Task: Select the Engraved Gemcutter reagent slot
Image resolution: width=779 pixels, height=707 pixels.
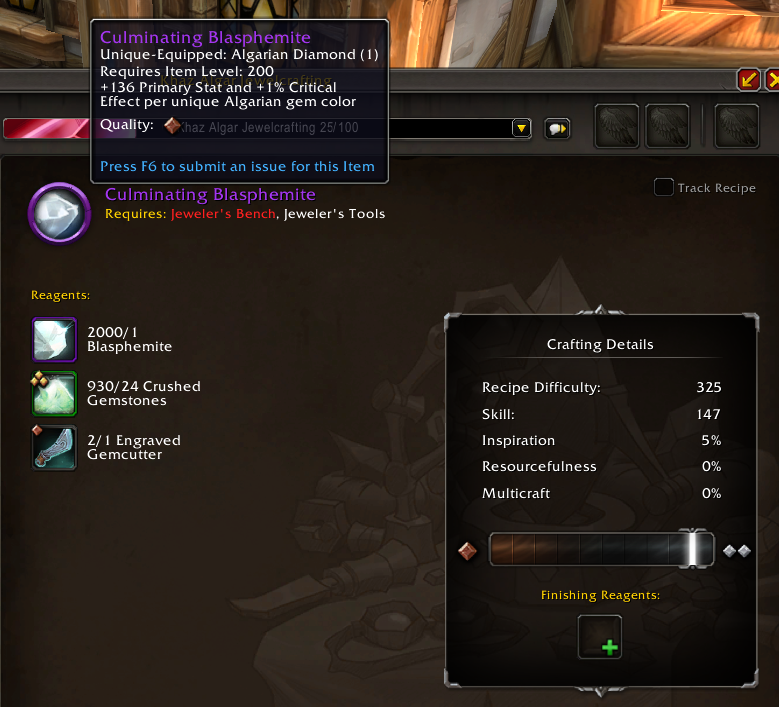Action: coord(54,447)
